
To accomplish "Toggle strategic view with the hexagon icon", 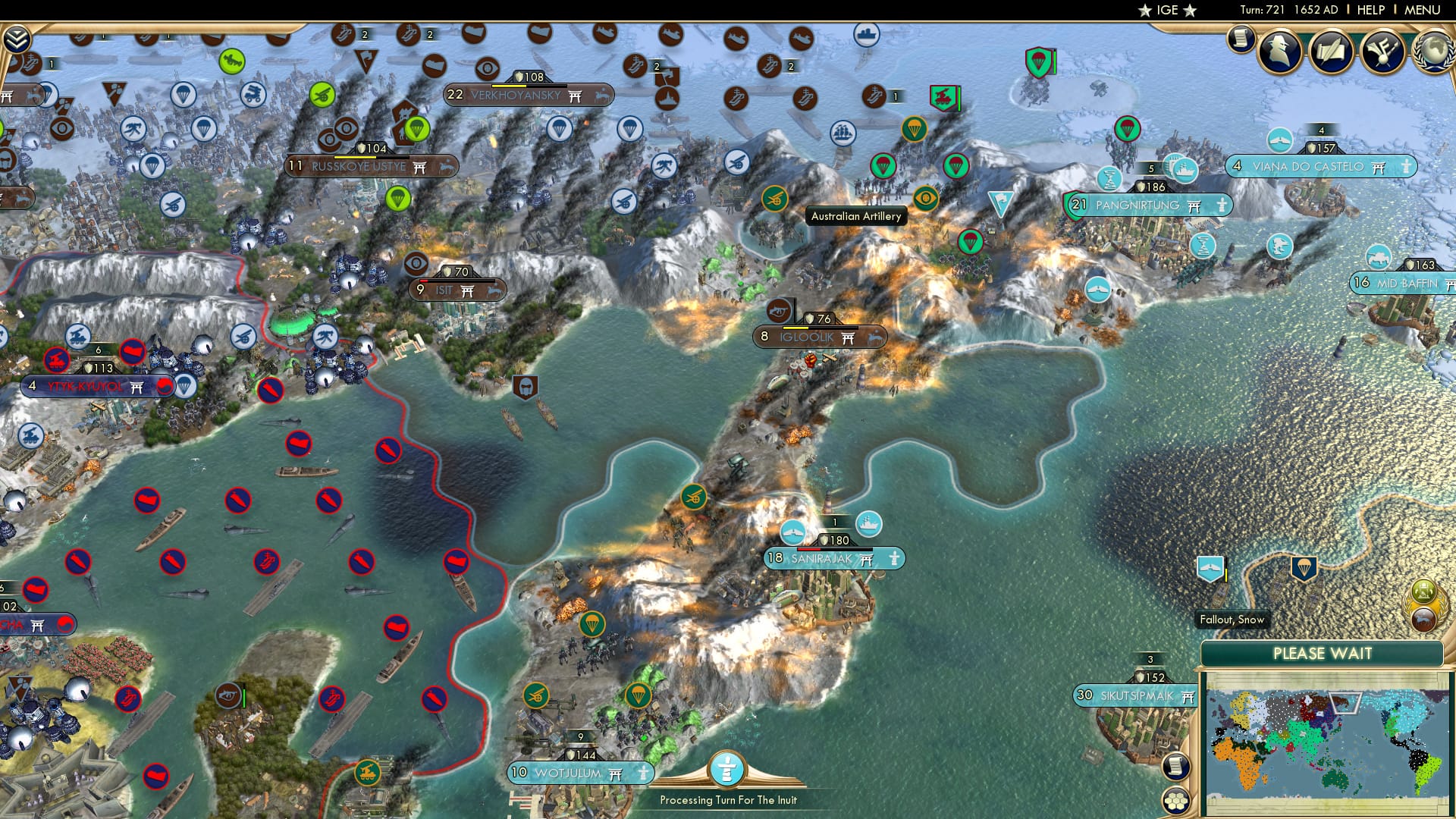I will click(1175, 801).
